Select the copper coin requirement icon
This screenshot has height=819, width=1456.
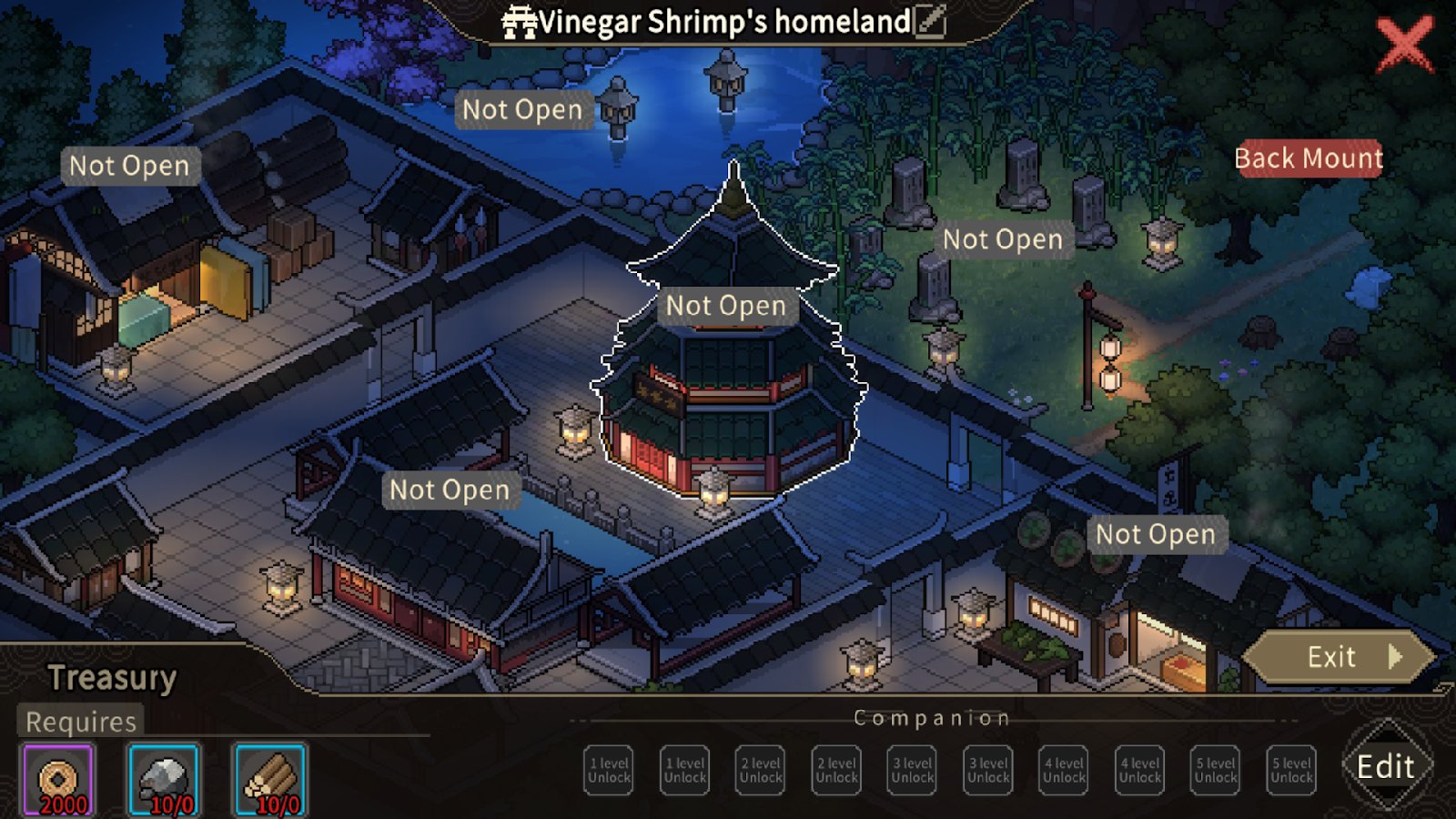click(x=58, y=780)
